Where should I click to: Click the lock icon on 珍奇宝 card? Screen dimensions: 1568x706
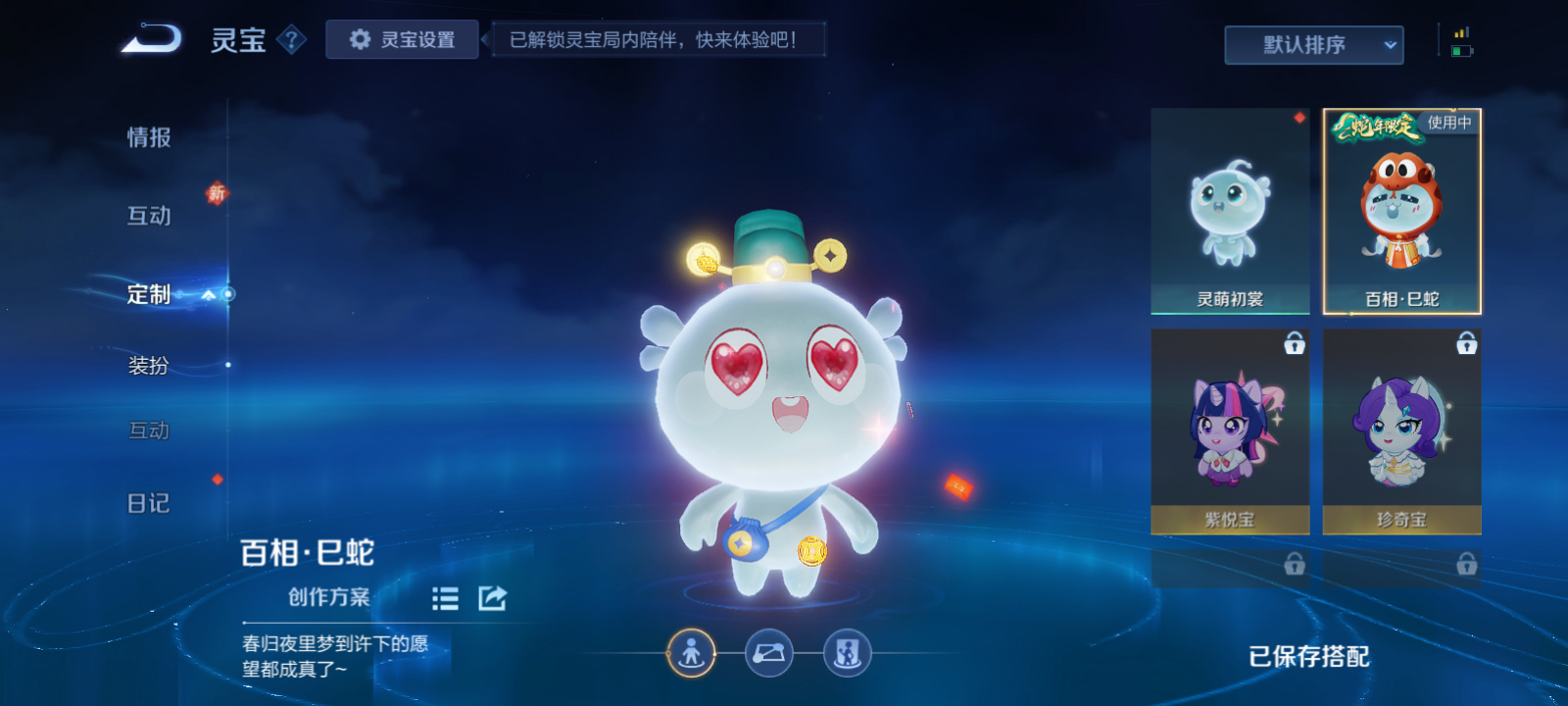(1466, 344)
